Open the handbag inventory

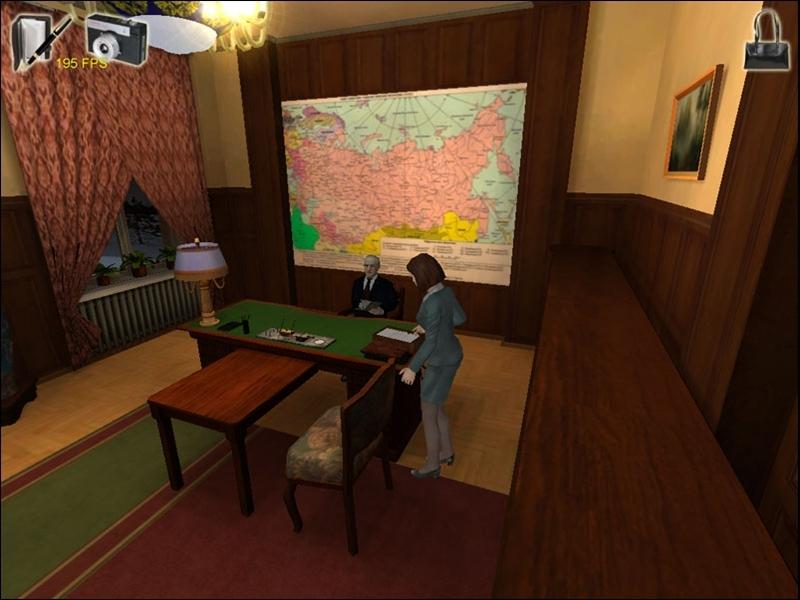point(766,42)
